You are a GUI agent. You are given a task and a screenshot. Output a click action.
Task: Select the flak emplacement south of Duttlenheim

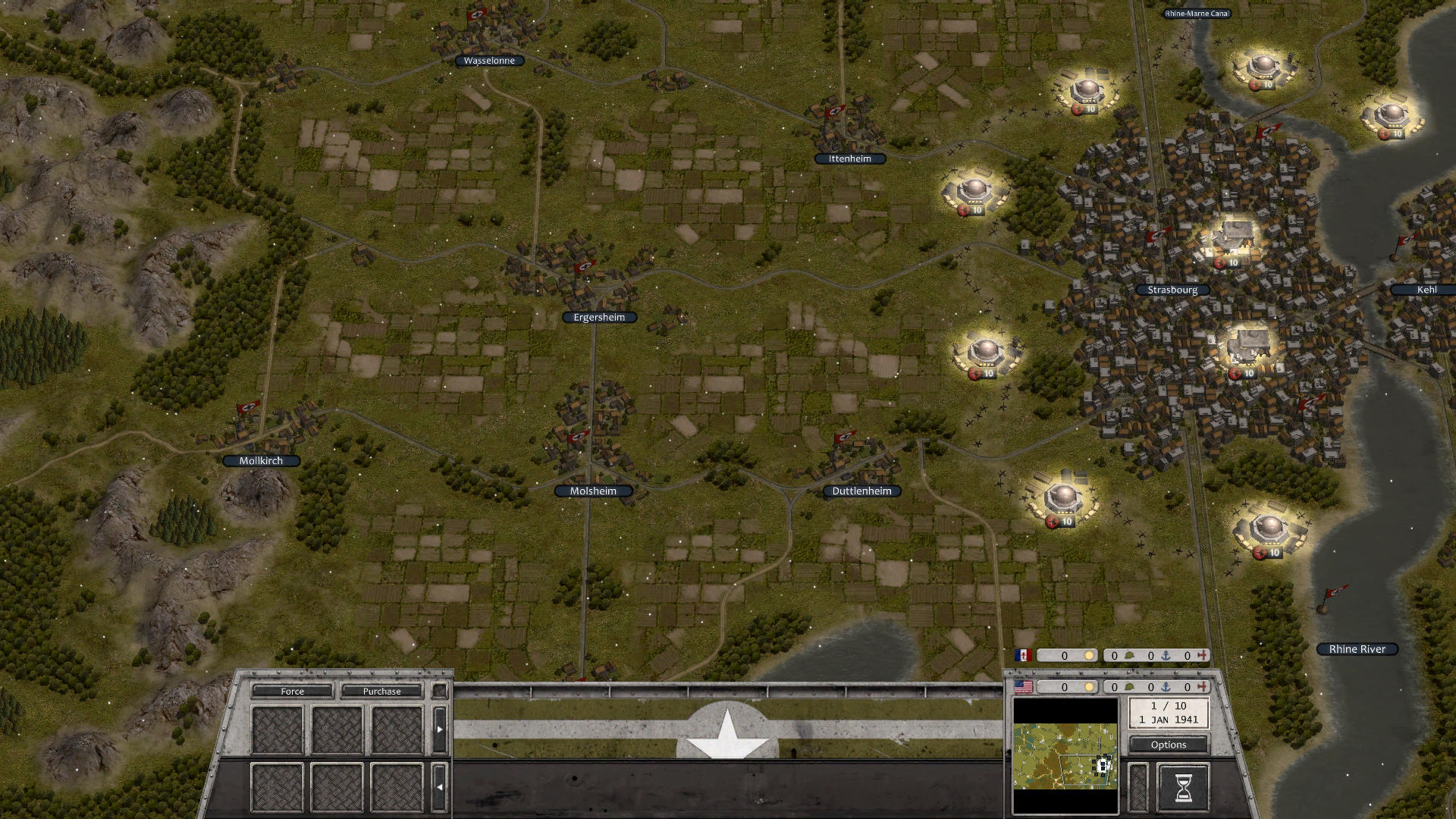coord(1063,499)
